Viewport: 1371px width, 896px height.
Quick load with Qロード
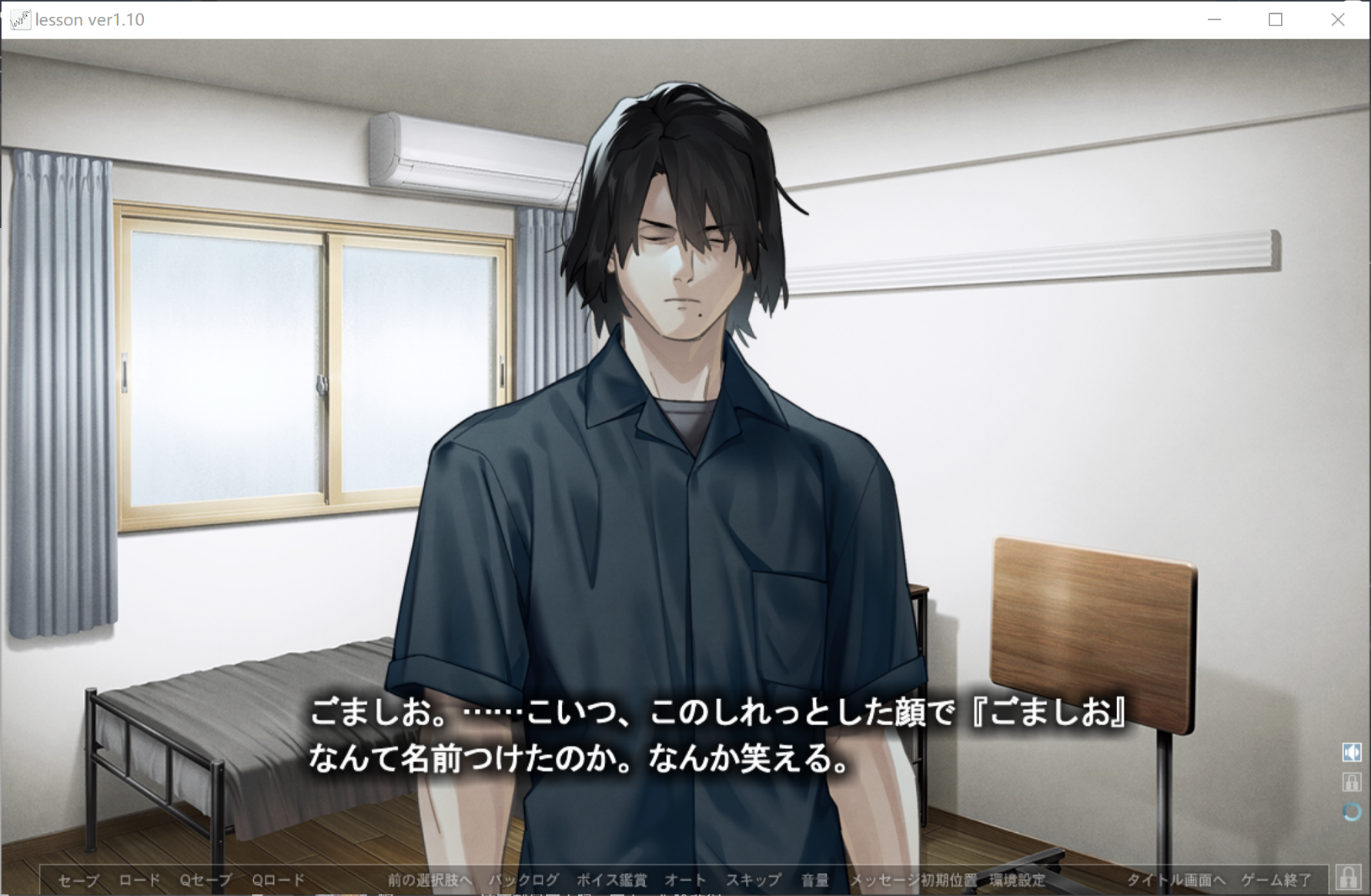278,880
